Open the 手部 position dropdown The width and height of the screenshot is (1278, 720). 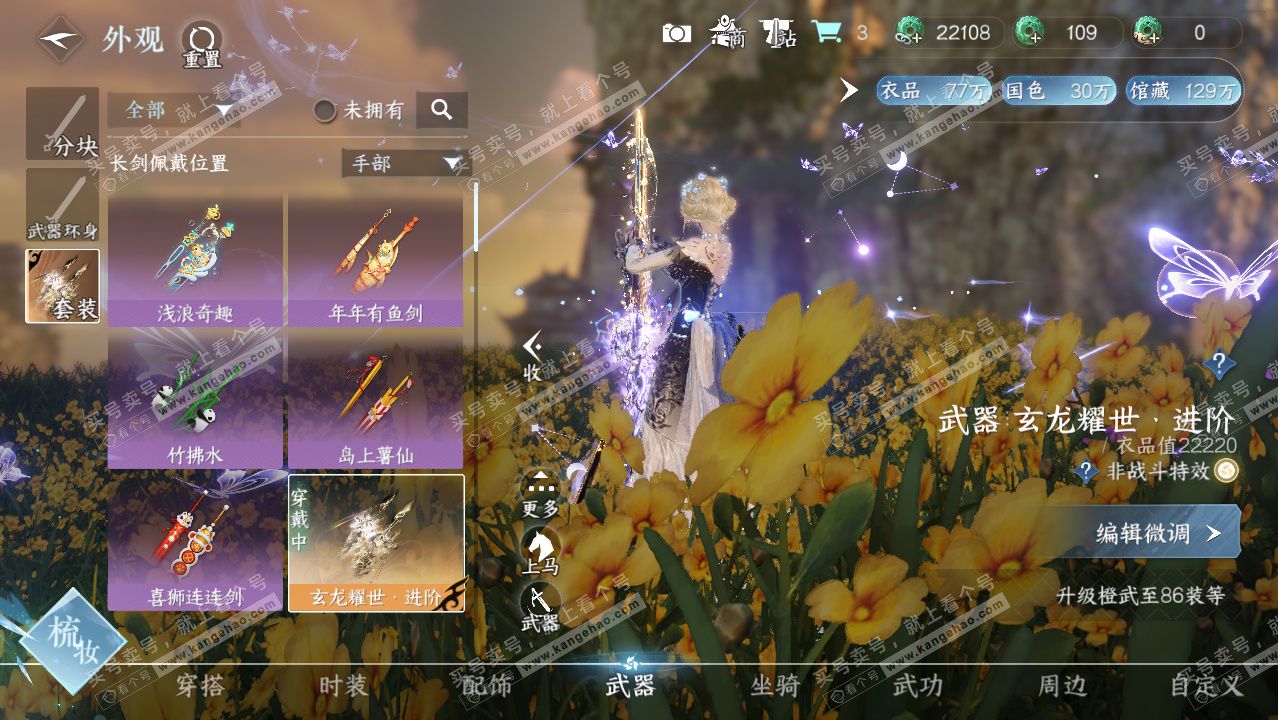[x=404, y=163]
